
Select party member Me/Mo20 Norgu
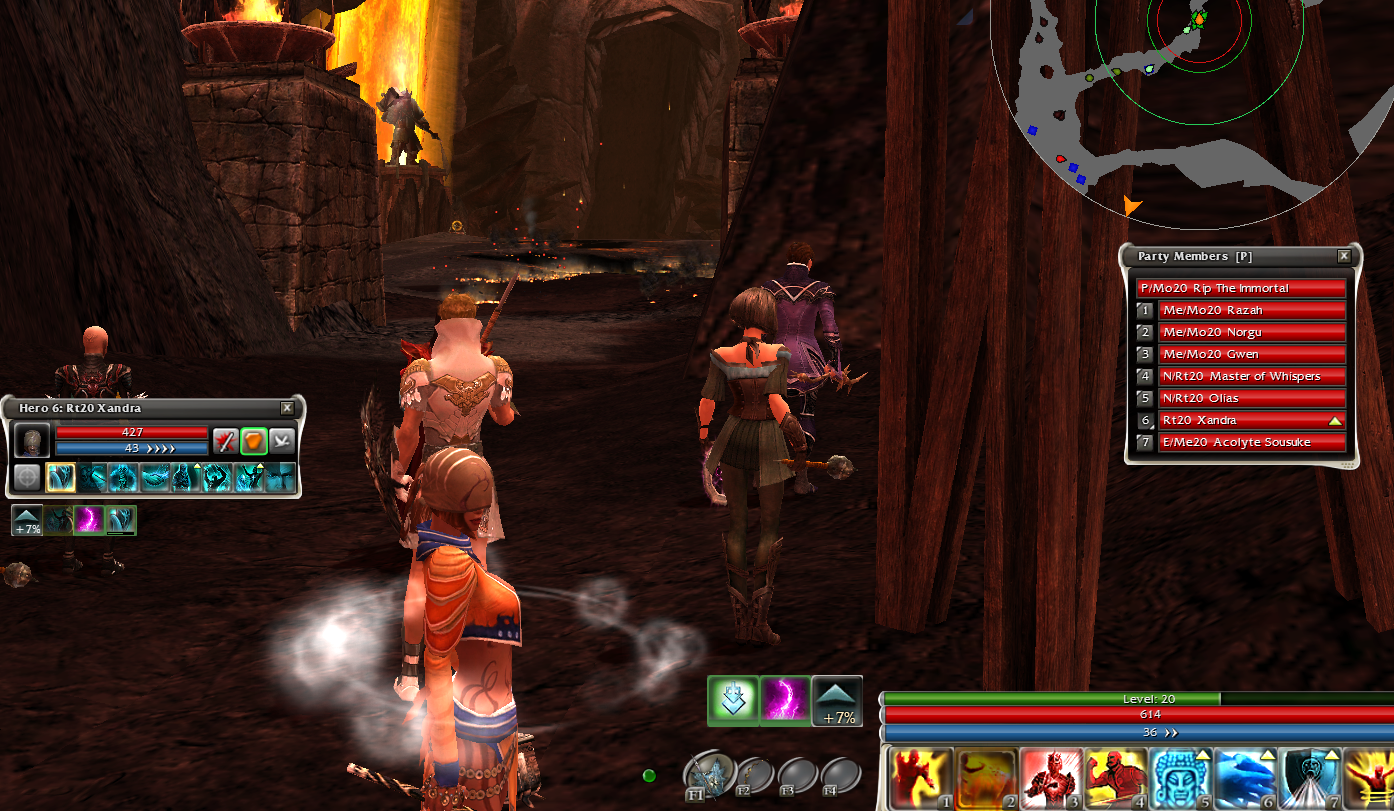click(x=1251, y=332)
